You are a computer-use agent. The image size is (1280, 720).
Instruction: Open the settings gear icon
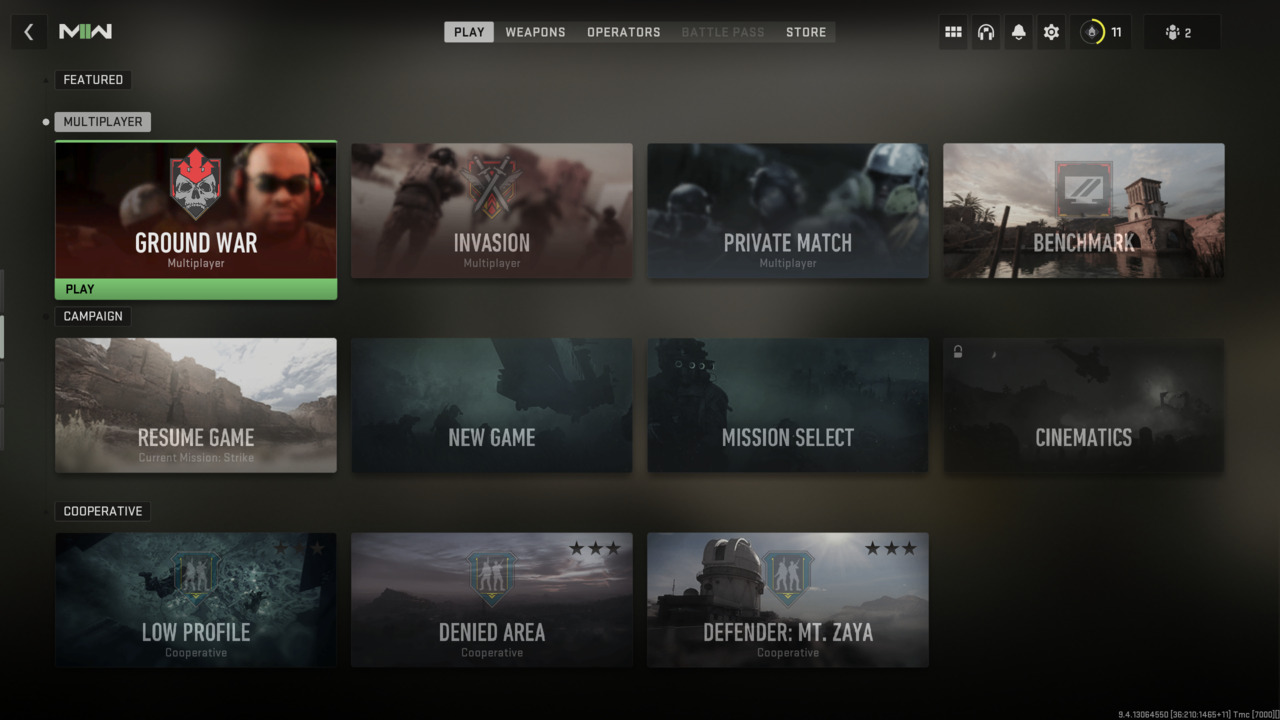(x=1051, y=31)
